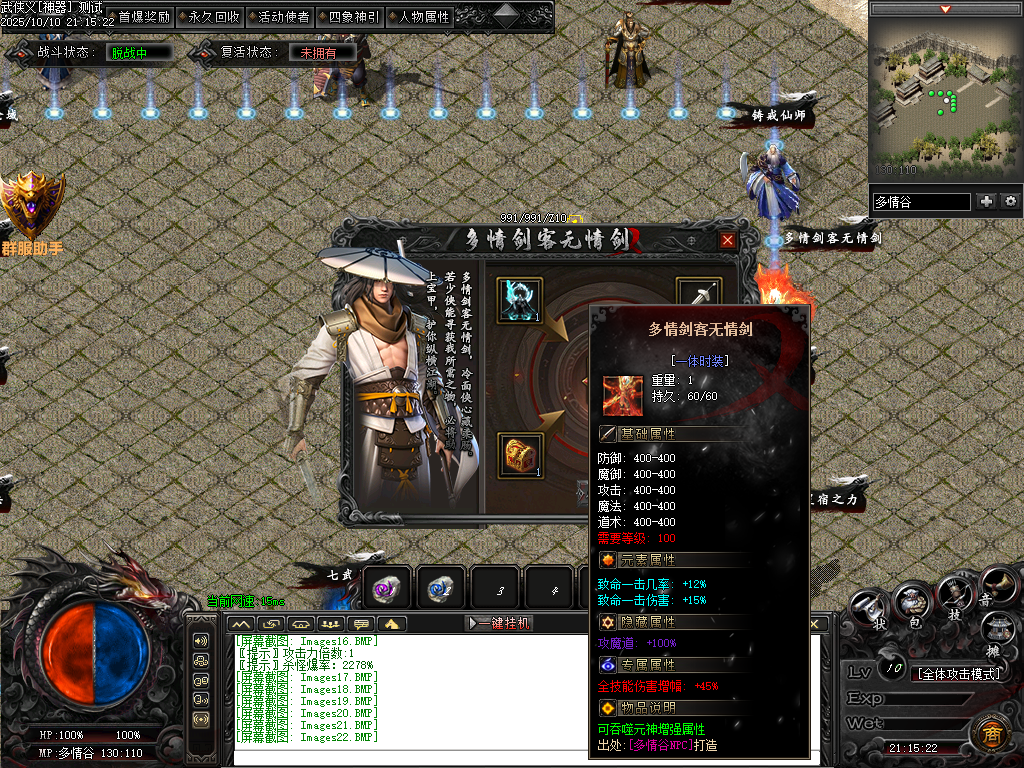Close the 多情剑客无情剑 crafting window
The image size is (1024, 768).
pos(728,240)
